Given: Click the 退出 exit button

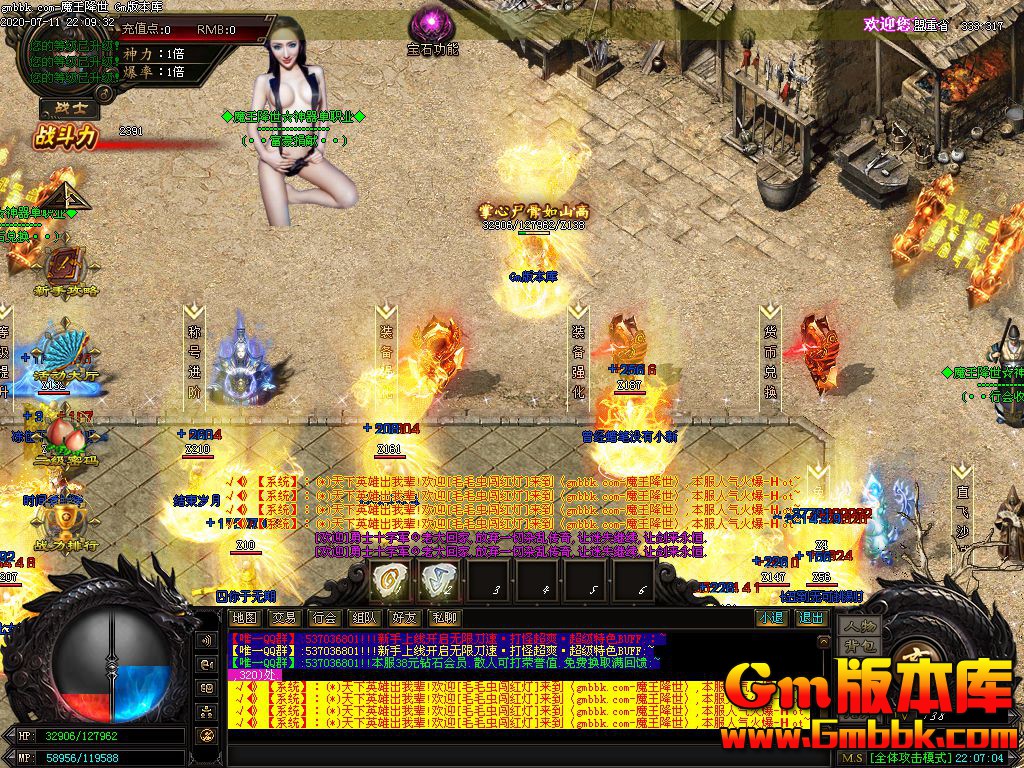Looking at the screenshot, I should click(x=810, y=618).
